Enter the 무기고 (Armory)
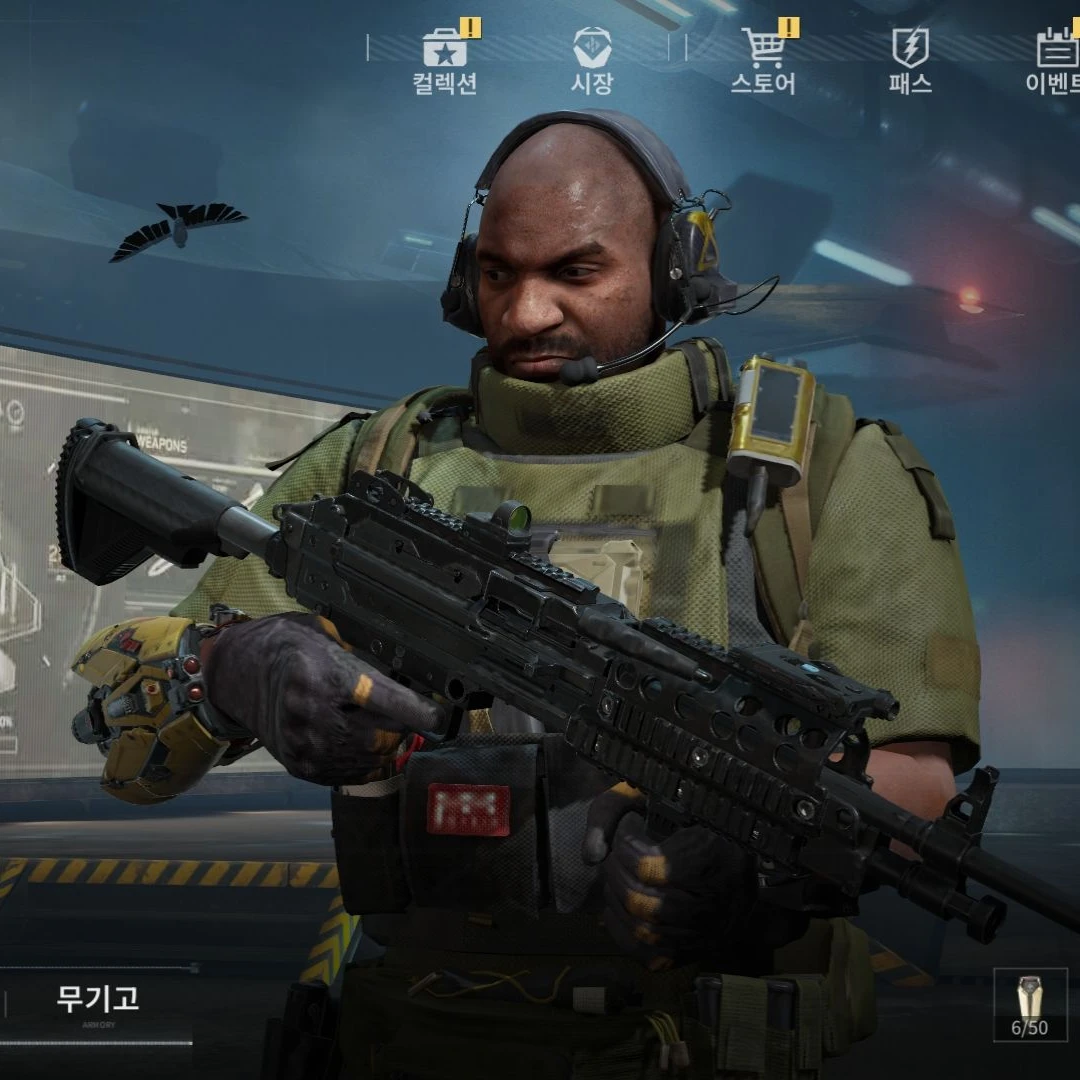Viewport: 1080px width, 1080px height. pyautogui.click(x=98, y=1000)
